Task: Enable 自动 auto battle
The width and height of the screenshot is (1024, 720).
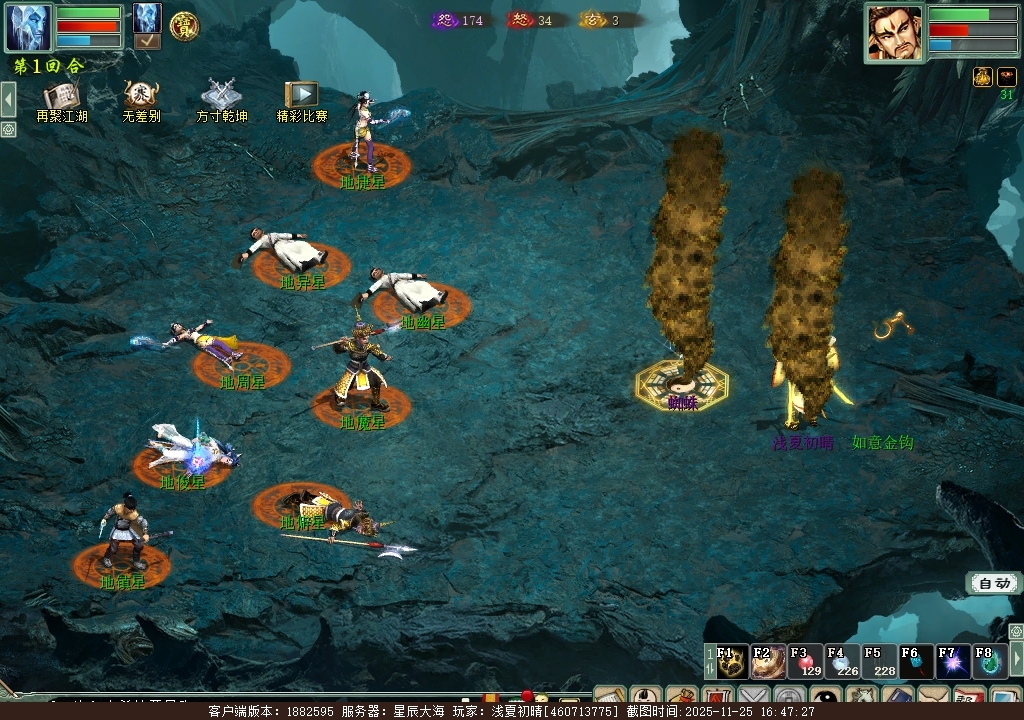Action: pos(994,583)
